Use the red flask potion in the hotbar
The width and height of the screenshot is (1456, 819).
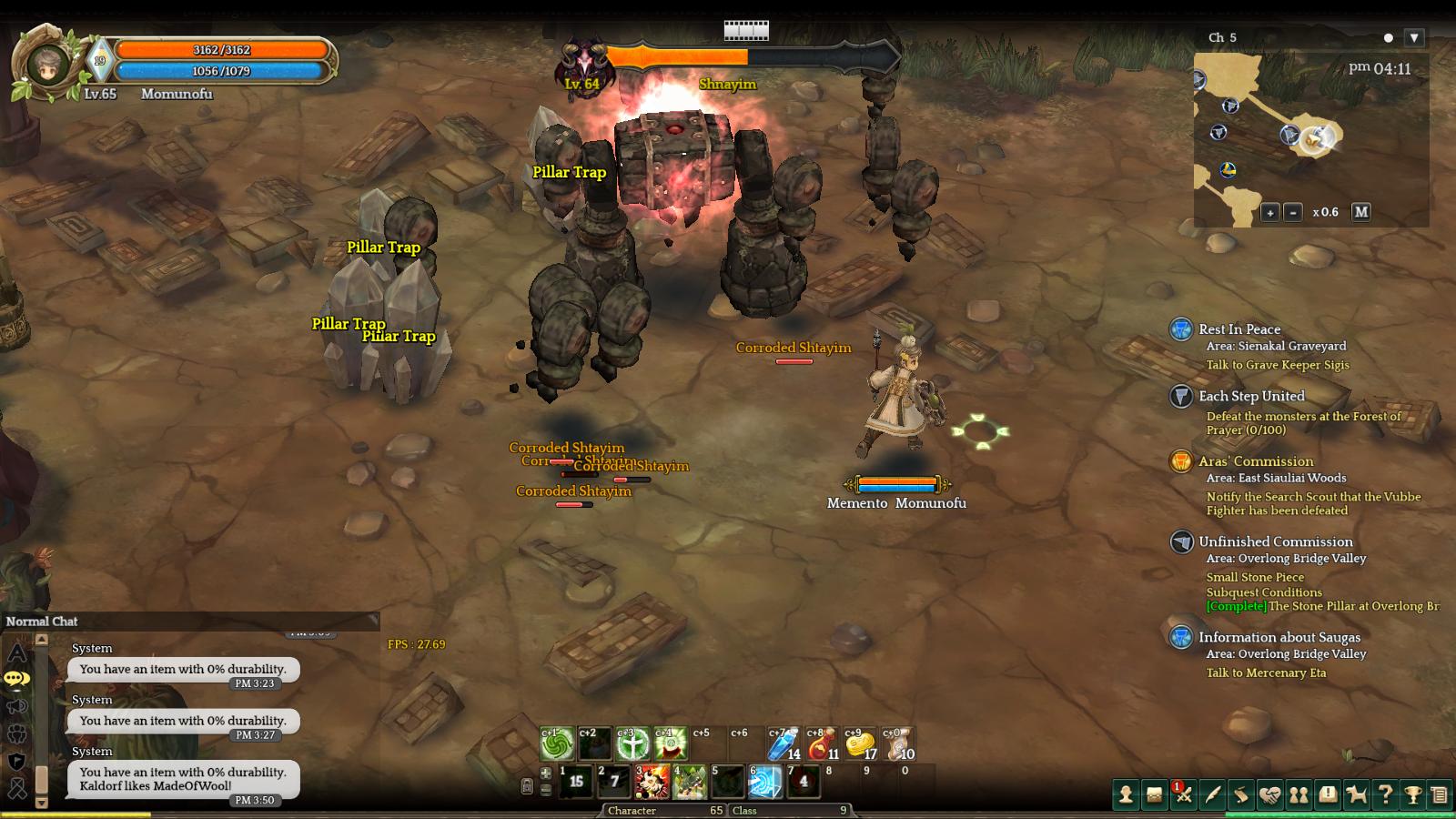(821, 744)
